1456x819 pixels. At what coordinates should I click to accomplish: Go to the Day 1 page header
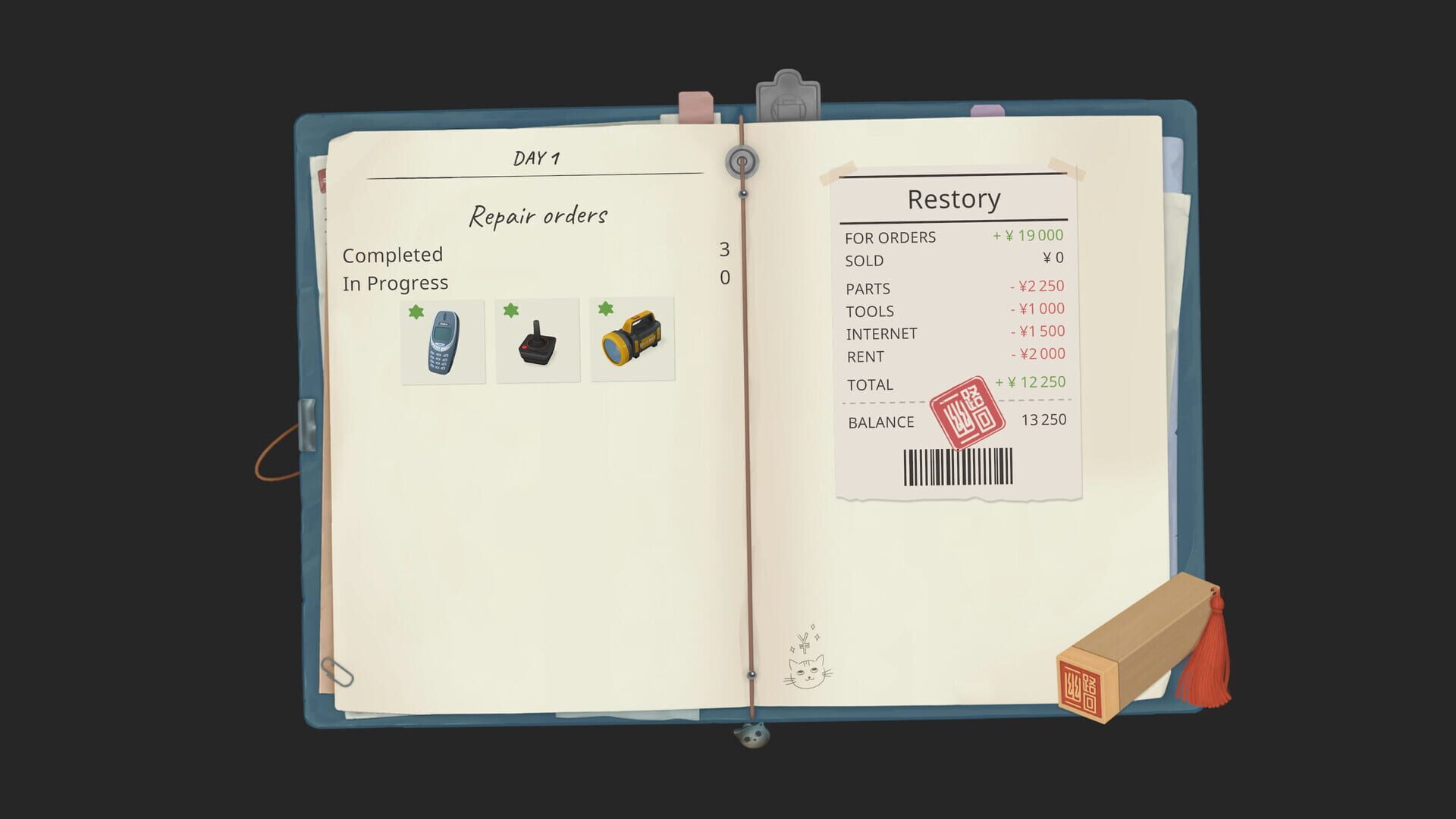538,157
